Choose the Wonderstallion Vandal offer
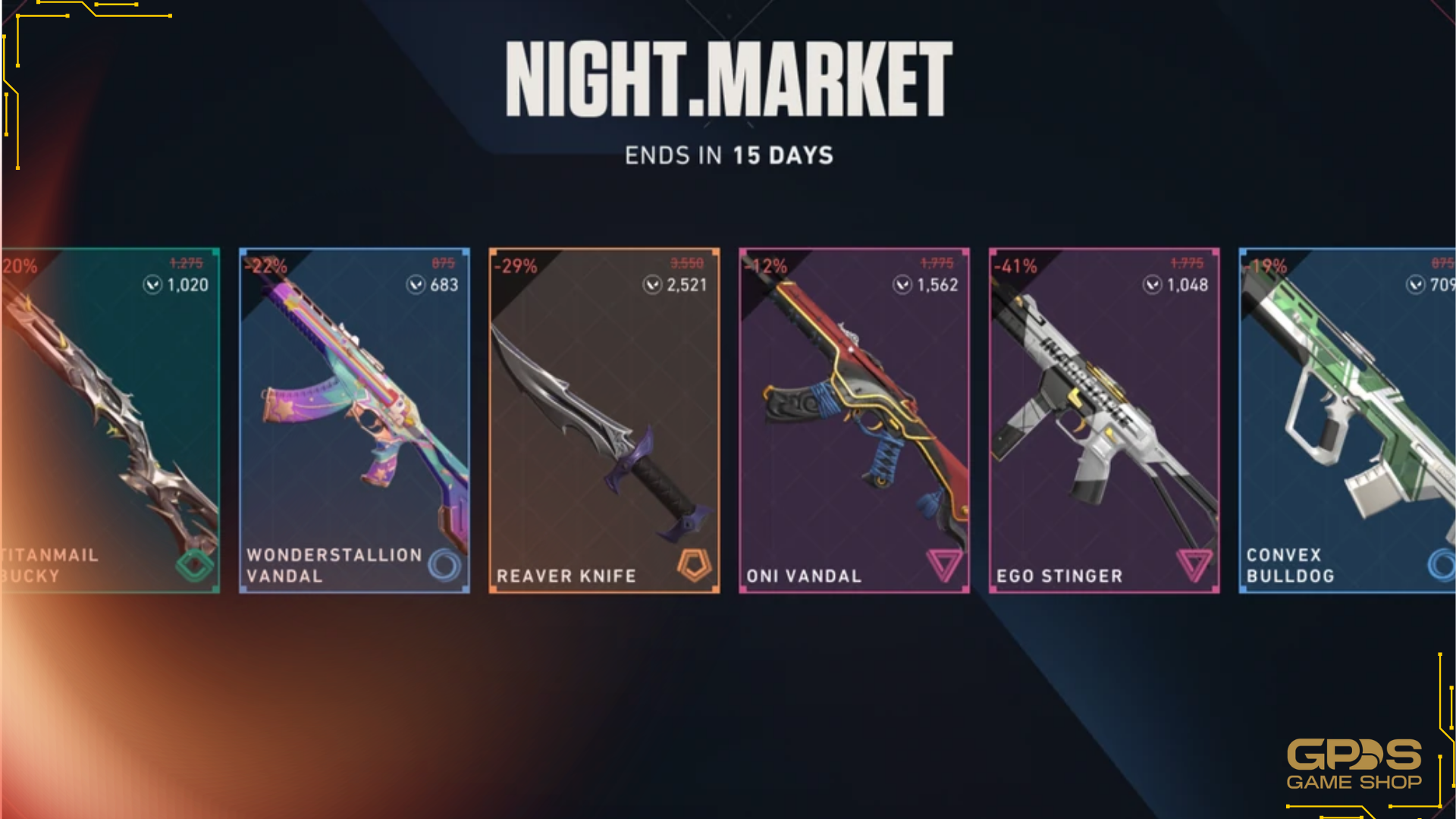This screenshot has height=819, width=1456. 354,421
